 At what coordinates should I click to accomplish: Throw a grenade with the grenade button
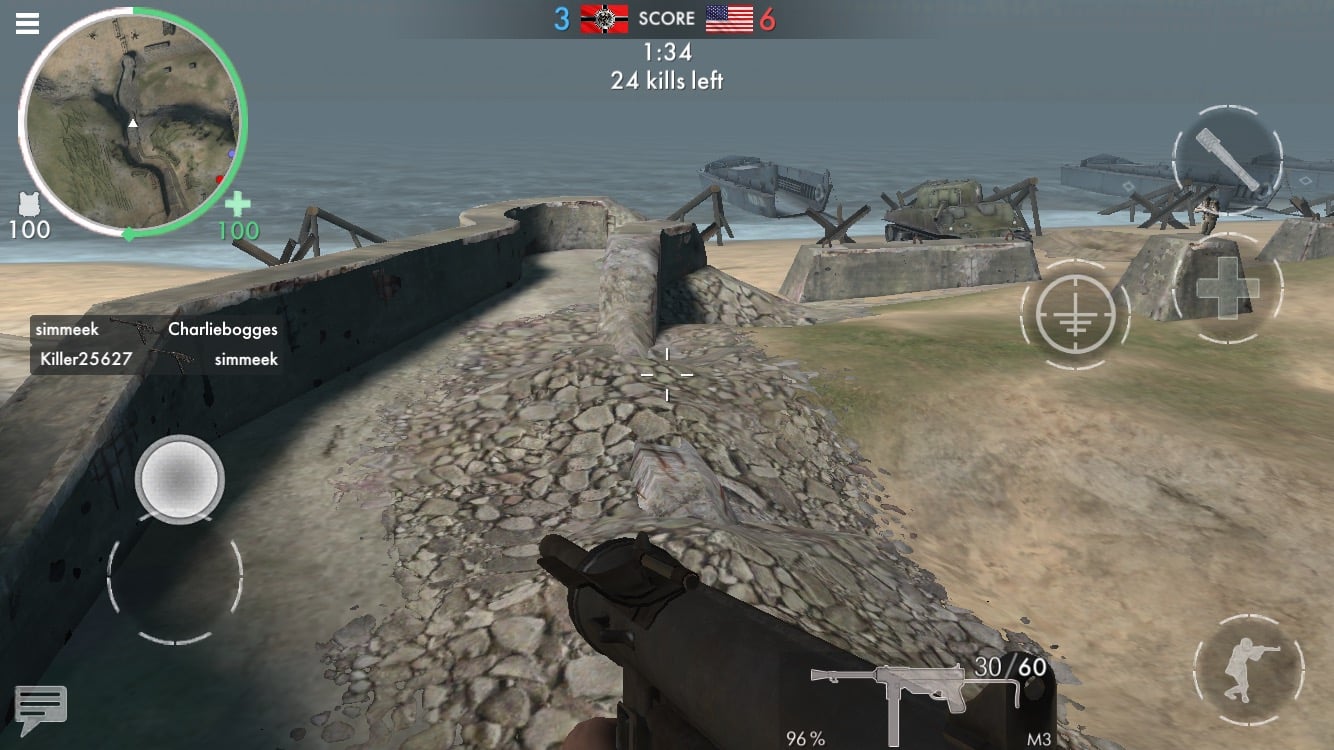[1227, 160]
